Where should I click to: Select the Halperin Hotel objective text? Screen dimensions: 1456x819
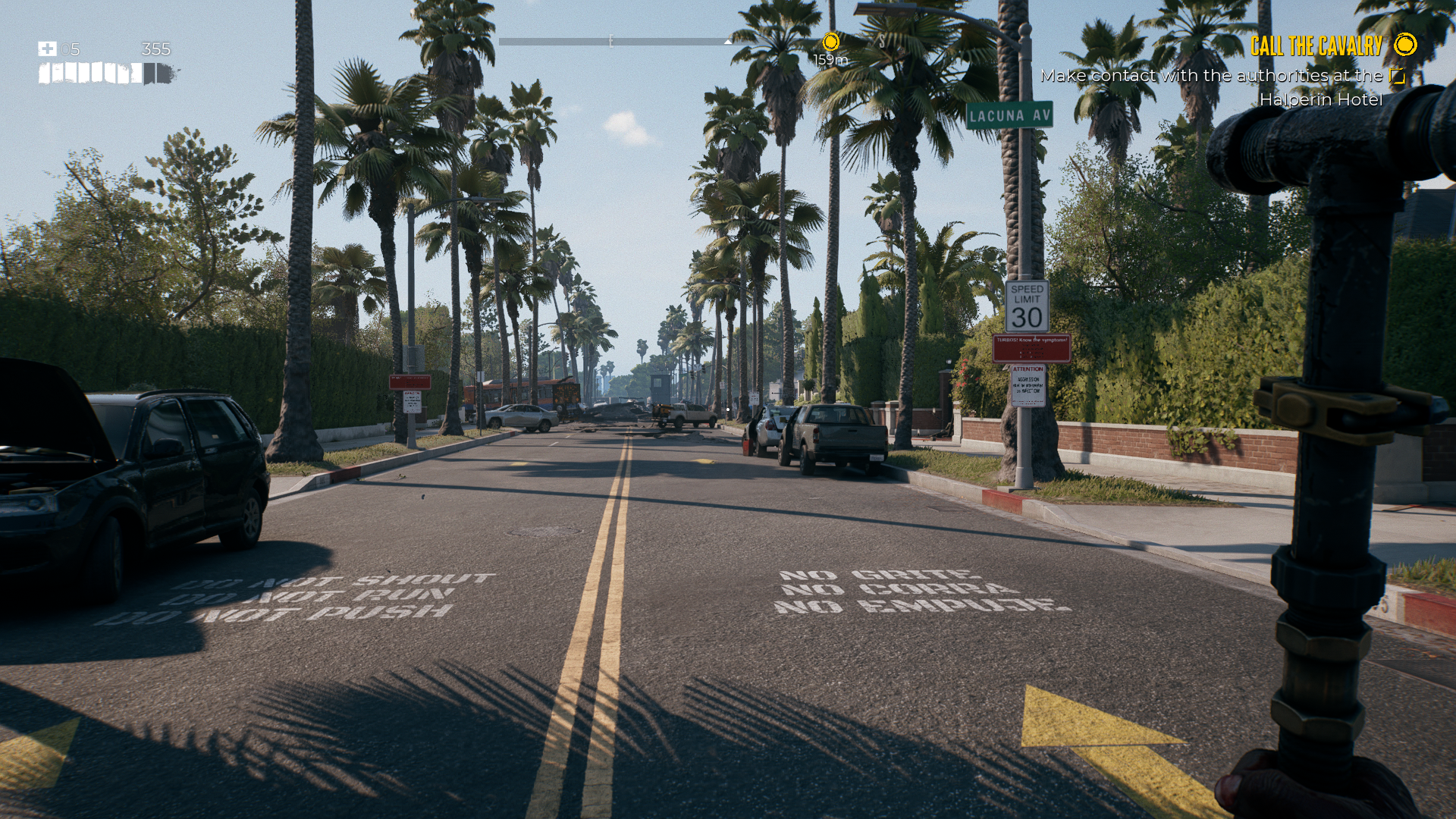click(x=1321, y=99)
